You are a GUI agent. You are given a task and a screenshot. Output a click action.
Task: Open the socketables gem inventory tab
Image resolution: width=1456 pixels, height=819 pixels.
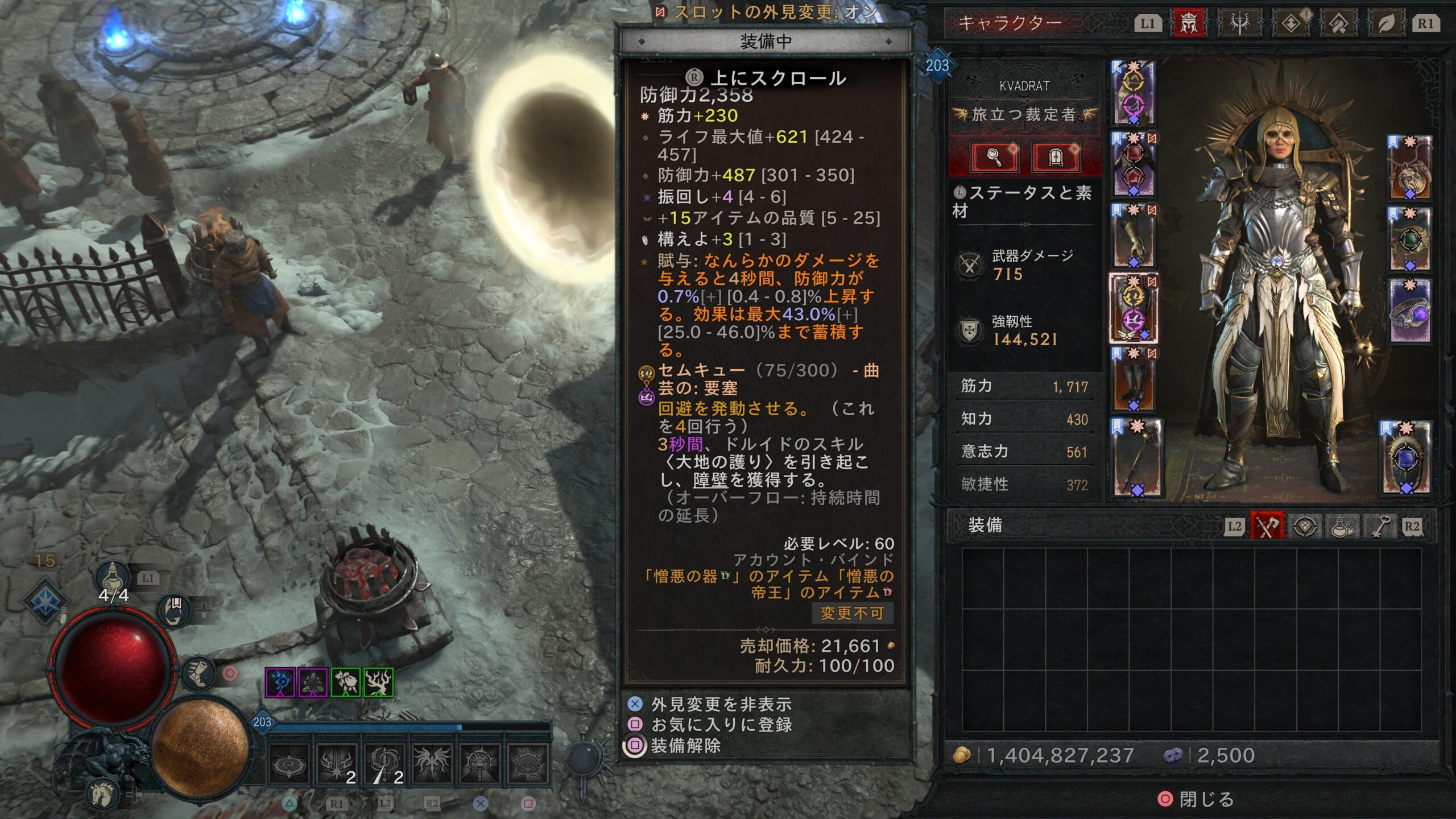coord(1305,526)
